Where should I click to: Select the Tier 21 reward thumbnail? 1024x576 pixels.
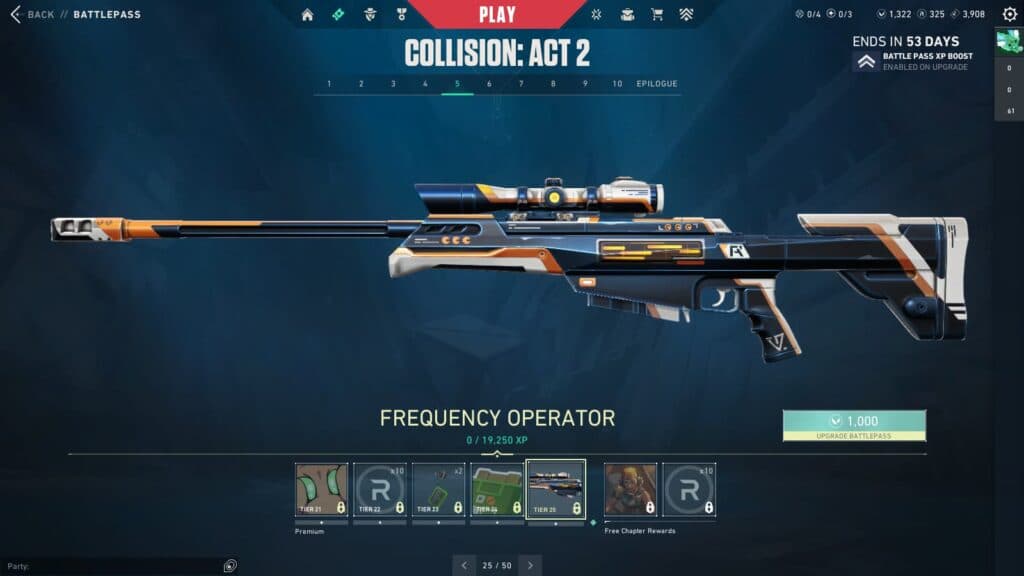point(321,489)
